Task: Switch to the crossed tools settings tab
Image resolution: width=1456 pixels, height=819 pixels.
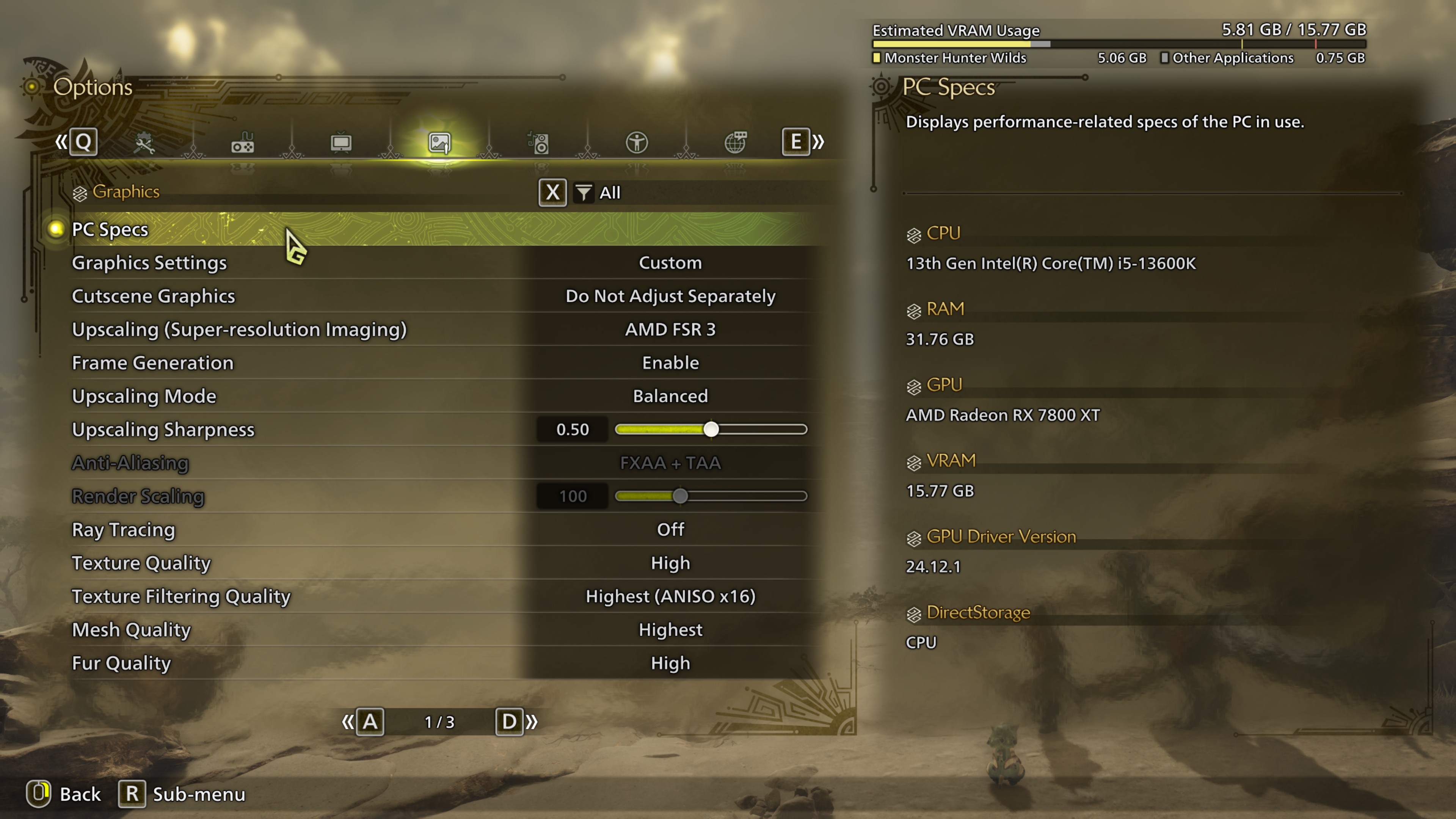Action: pyautogui.click(x=144, y=143)
